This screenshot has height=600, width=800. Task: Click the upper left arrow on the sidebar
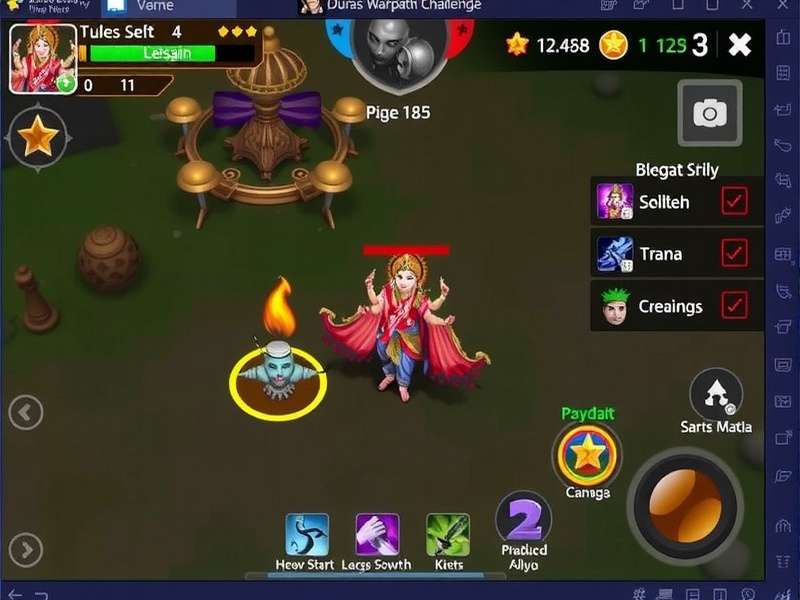26,411
